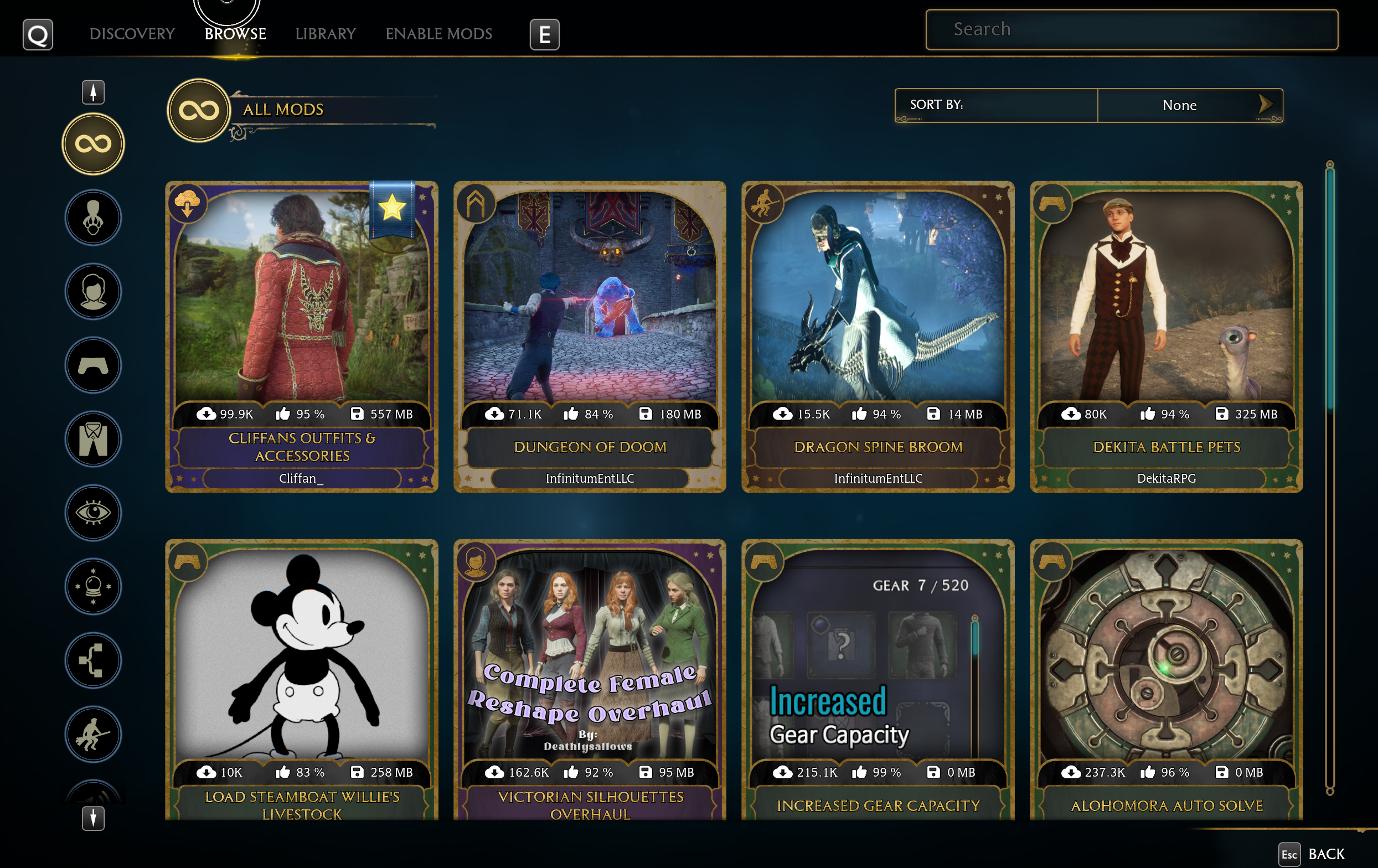This screenshot has height=868, width=1378.
Task: Select the Cliffans Outfits & Accessories mod
Action: 302,337
